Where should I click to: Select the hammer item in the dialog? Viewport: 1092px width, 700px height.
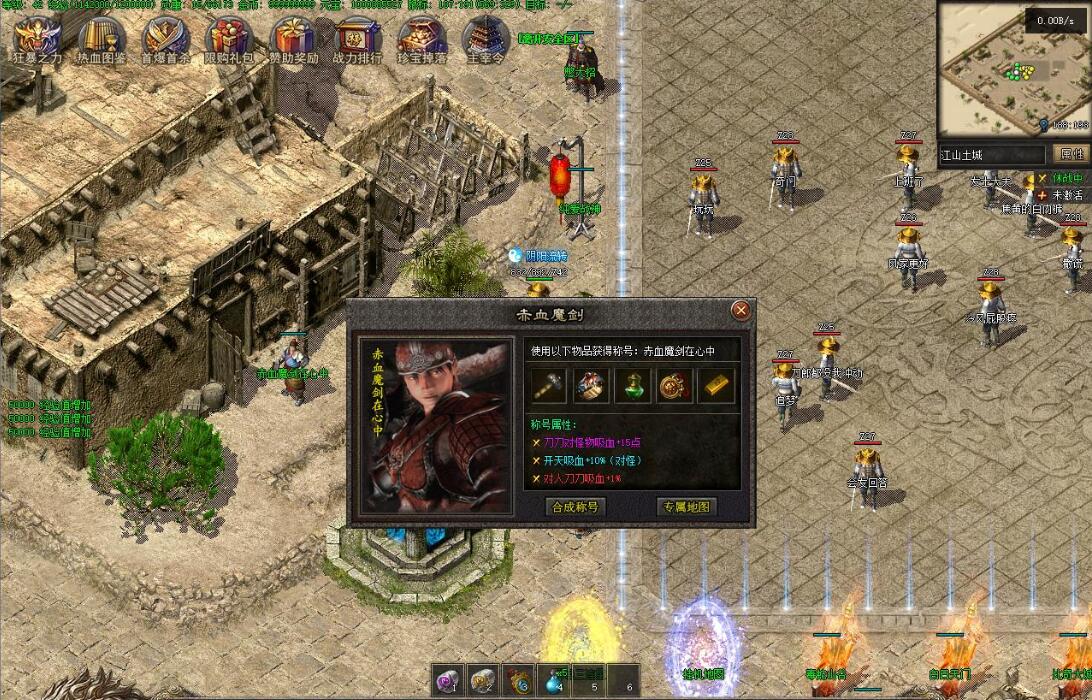pos(549,385)
